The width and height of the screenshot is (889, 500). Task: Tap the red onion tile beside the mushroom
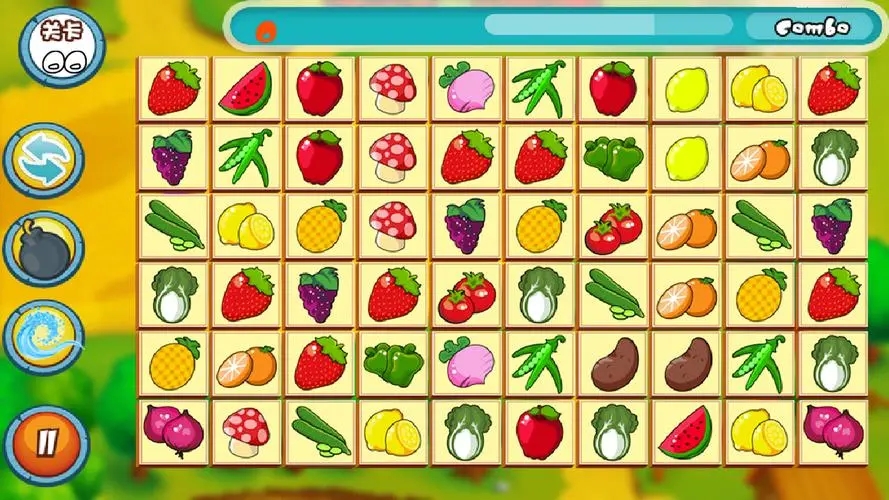pos(173,431)
